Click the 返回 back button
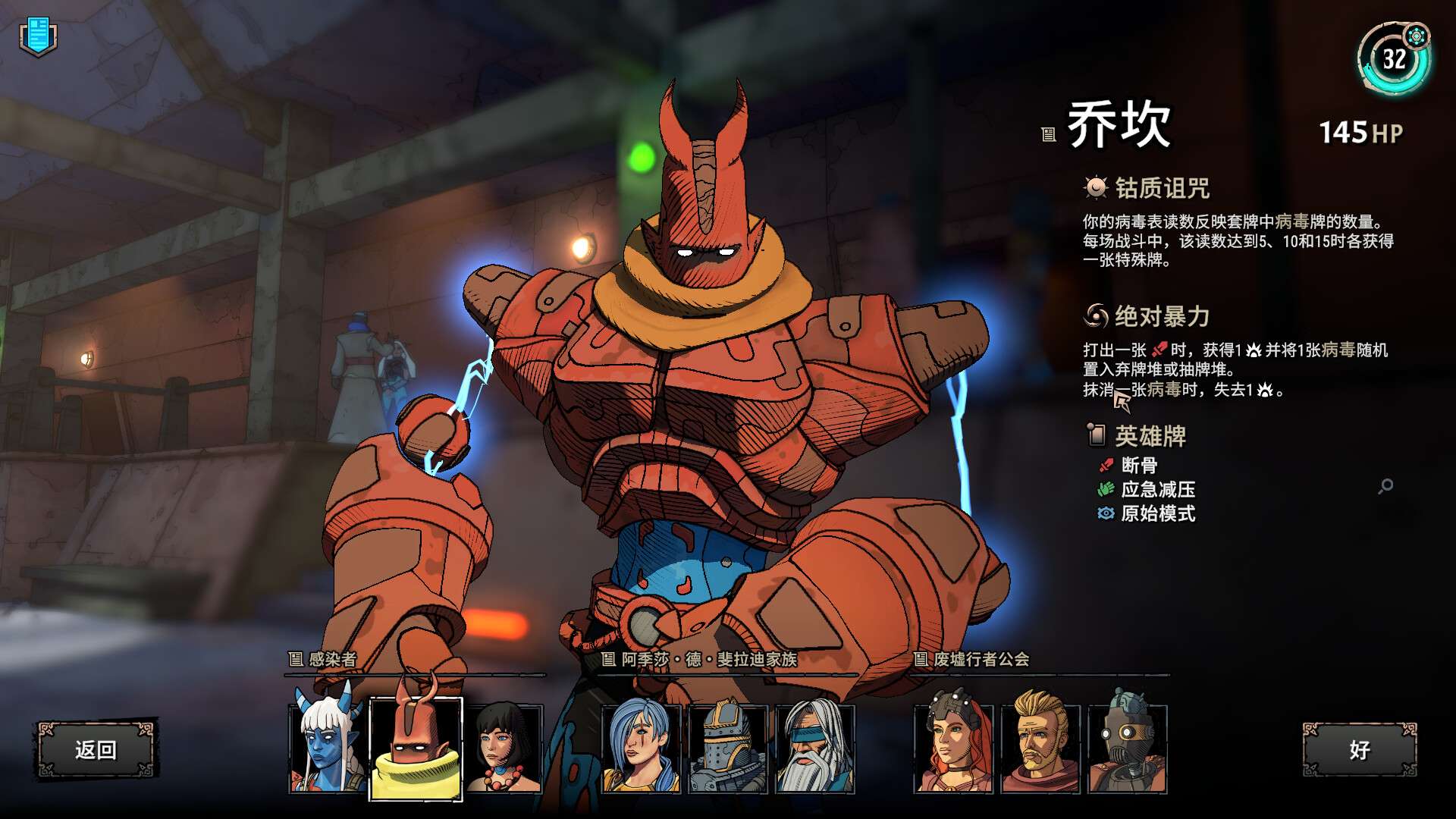 96,750
